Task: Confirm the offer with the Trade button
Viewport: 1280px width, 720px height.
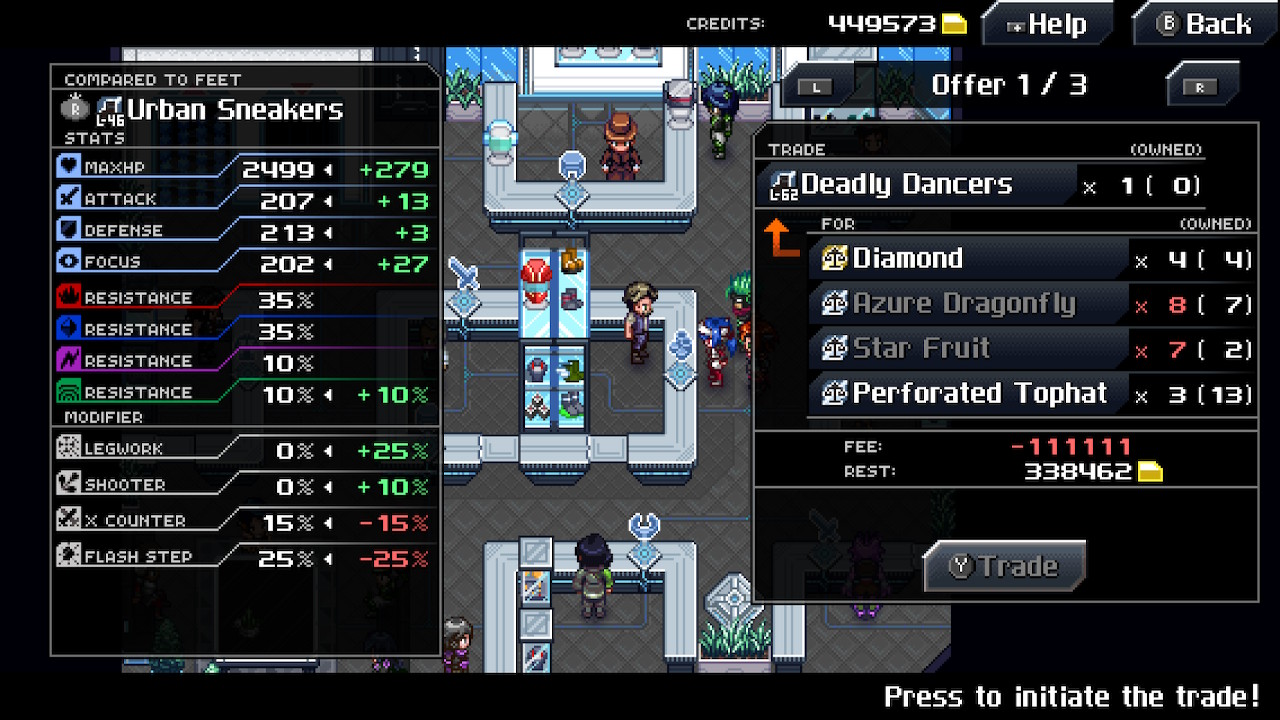Action: [1004, 567]
